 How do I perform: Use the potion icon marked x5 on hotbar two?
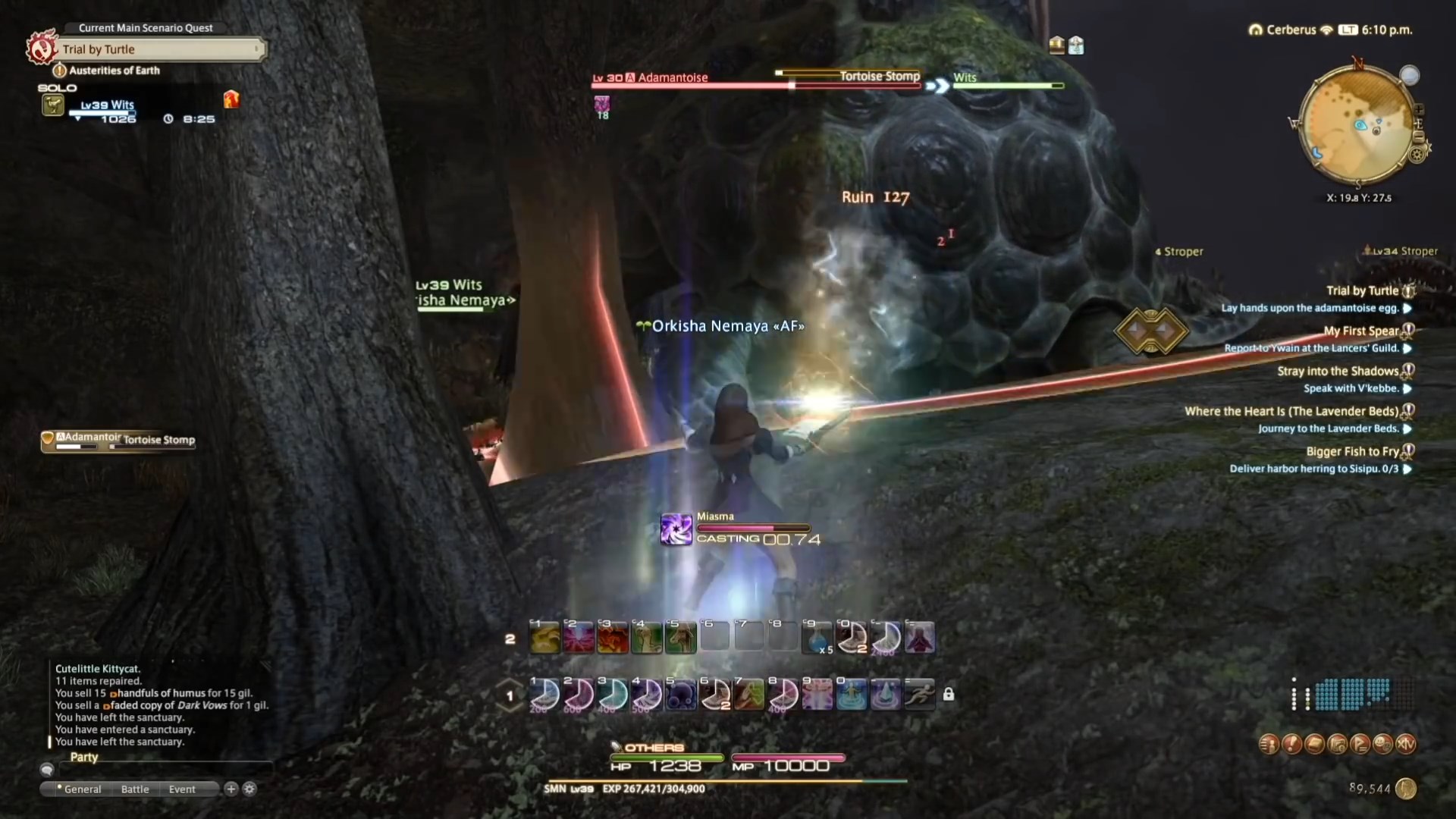click(817, 637)
